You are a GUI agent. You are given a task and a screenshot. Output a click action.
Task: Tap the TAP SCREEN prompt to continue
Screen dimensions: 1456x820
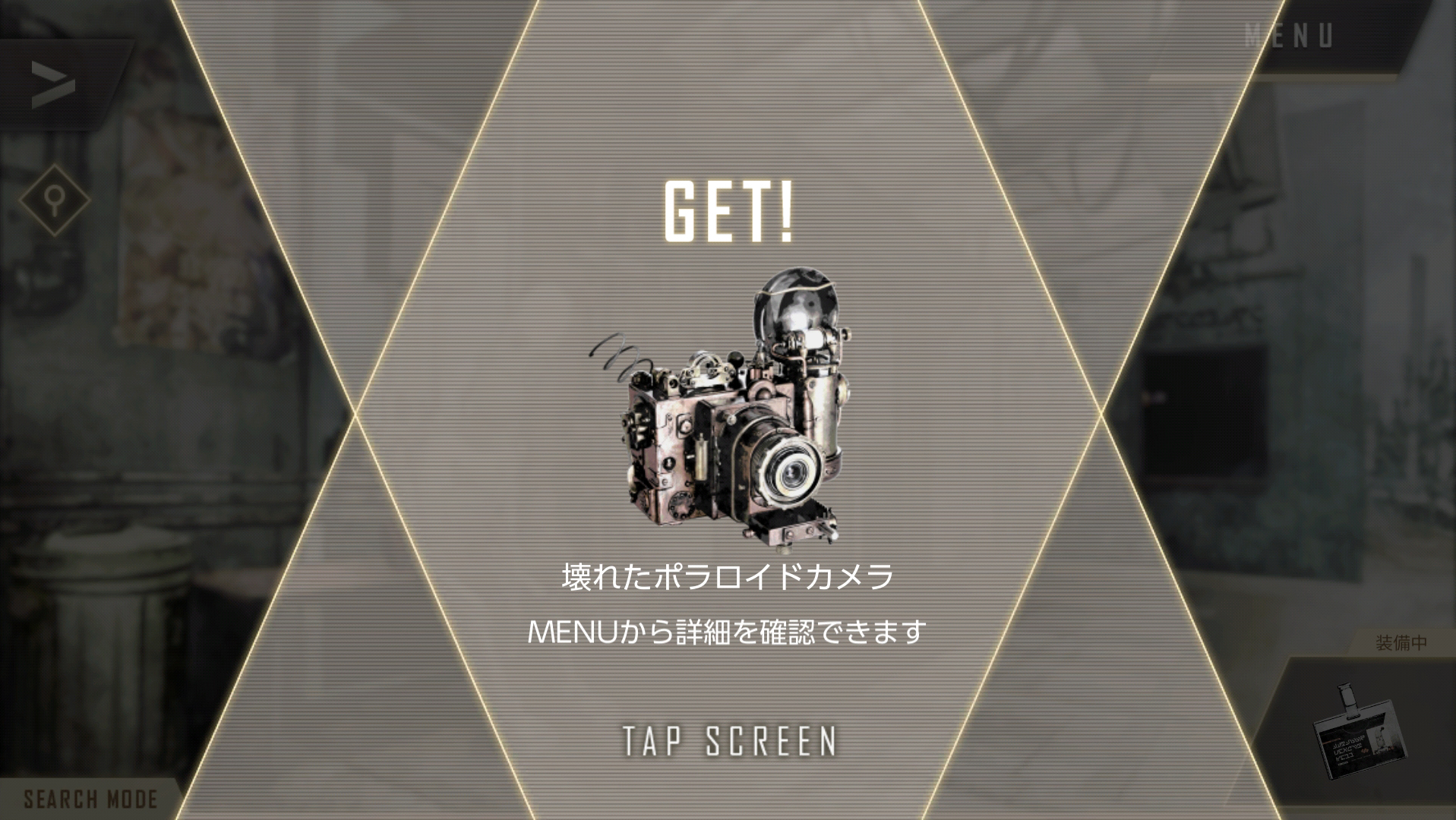pos(729,741)
